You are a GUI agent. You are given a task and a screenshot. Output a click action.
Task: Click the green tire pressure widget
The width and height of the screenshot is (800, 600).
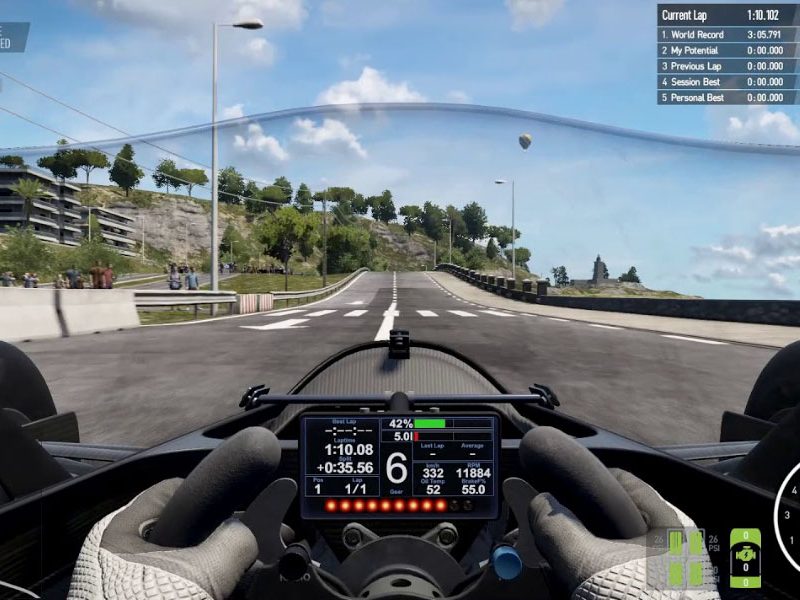pyautogui.click(x=685, y=558)
